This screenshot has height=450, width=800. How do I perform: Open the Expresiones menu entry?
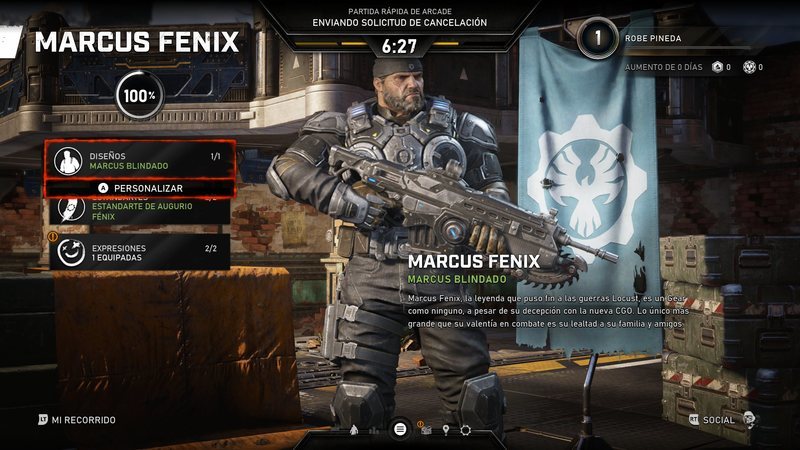[140, 253]
